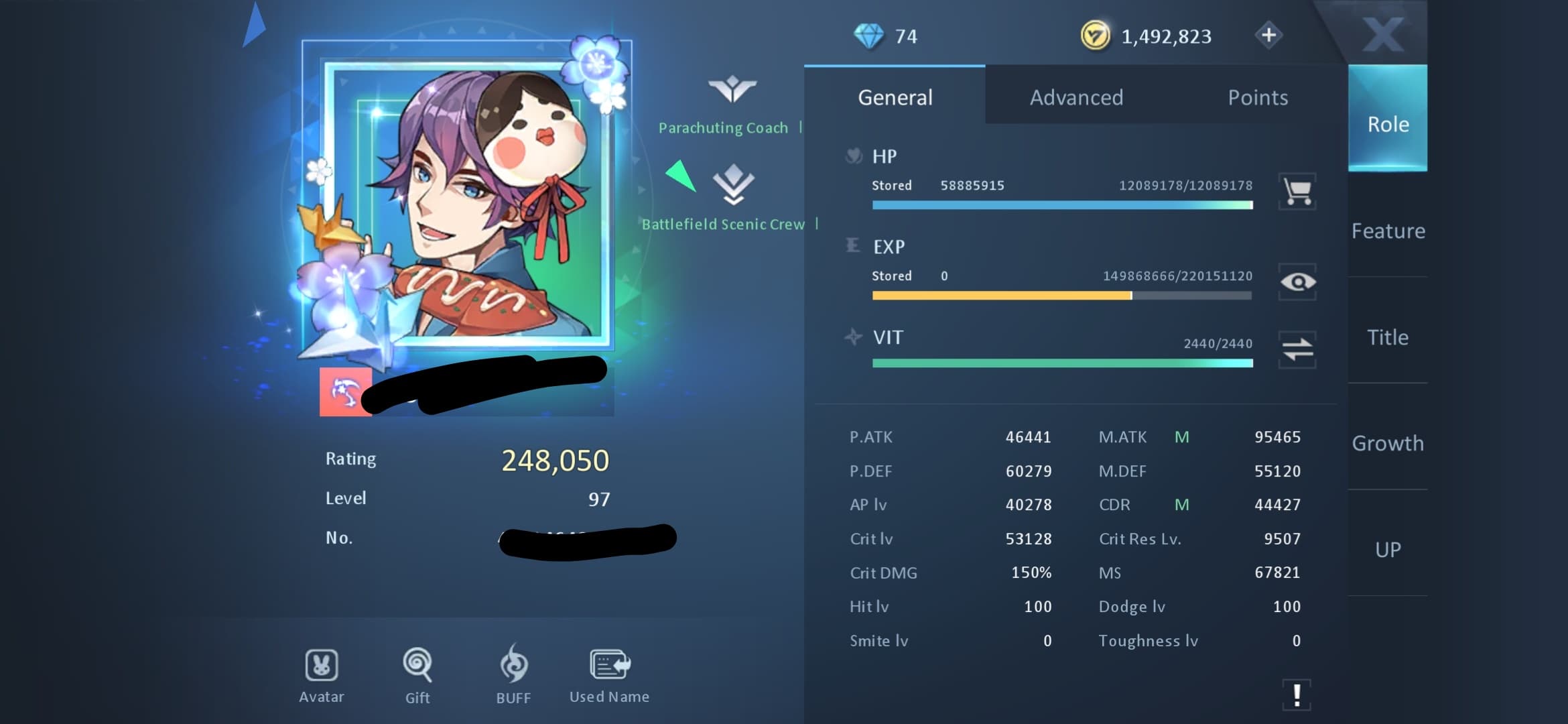Image resolution: width=1568 pixels, height=724 pixels.
Task: Add more gold with the plus button
Action: pyautogui.click(x=1268, y=35)
